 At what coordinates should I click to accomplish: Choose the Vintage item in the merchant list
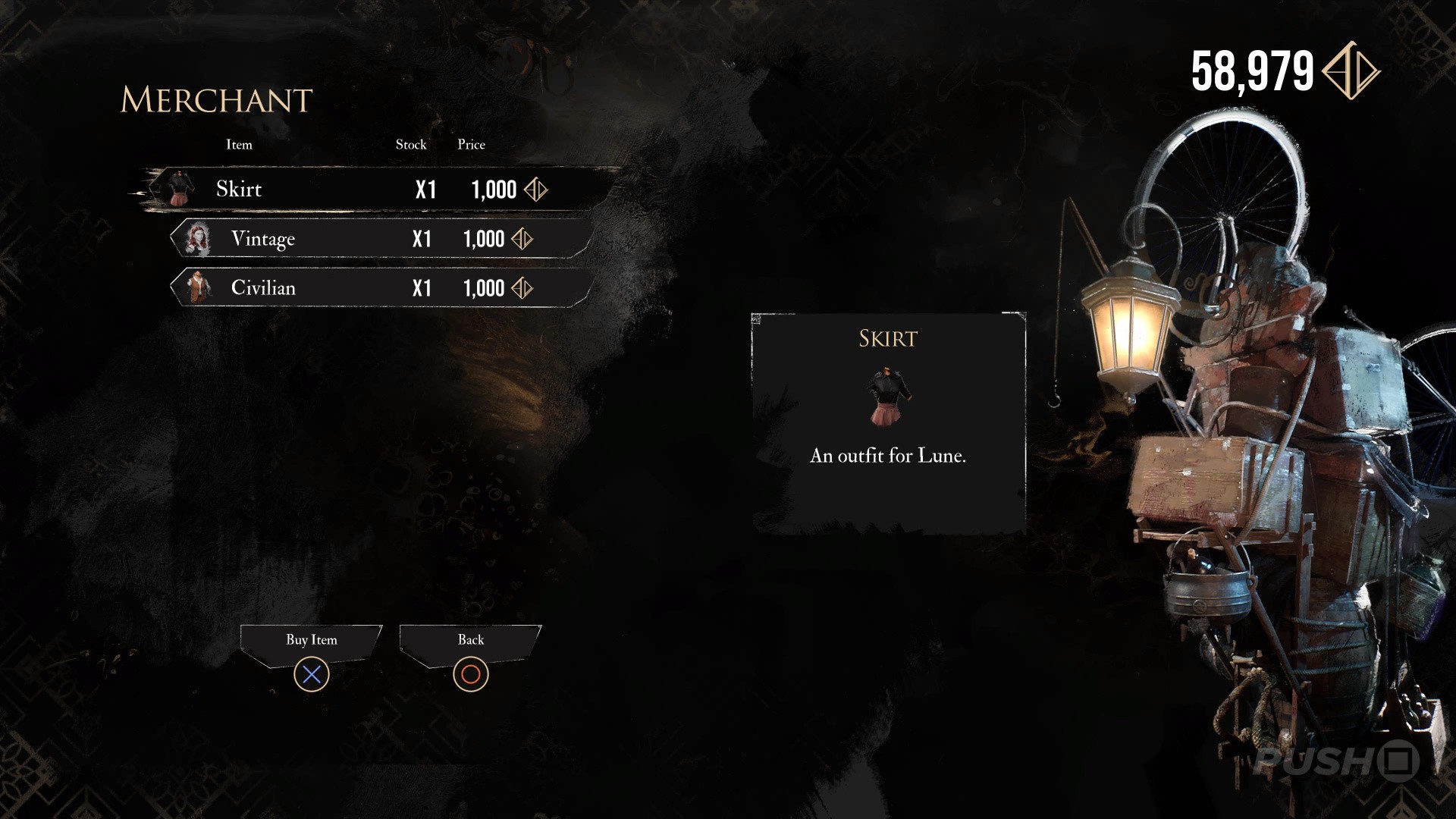click(x=379, y=239)
